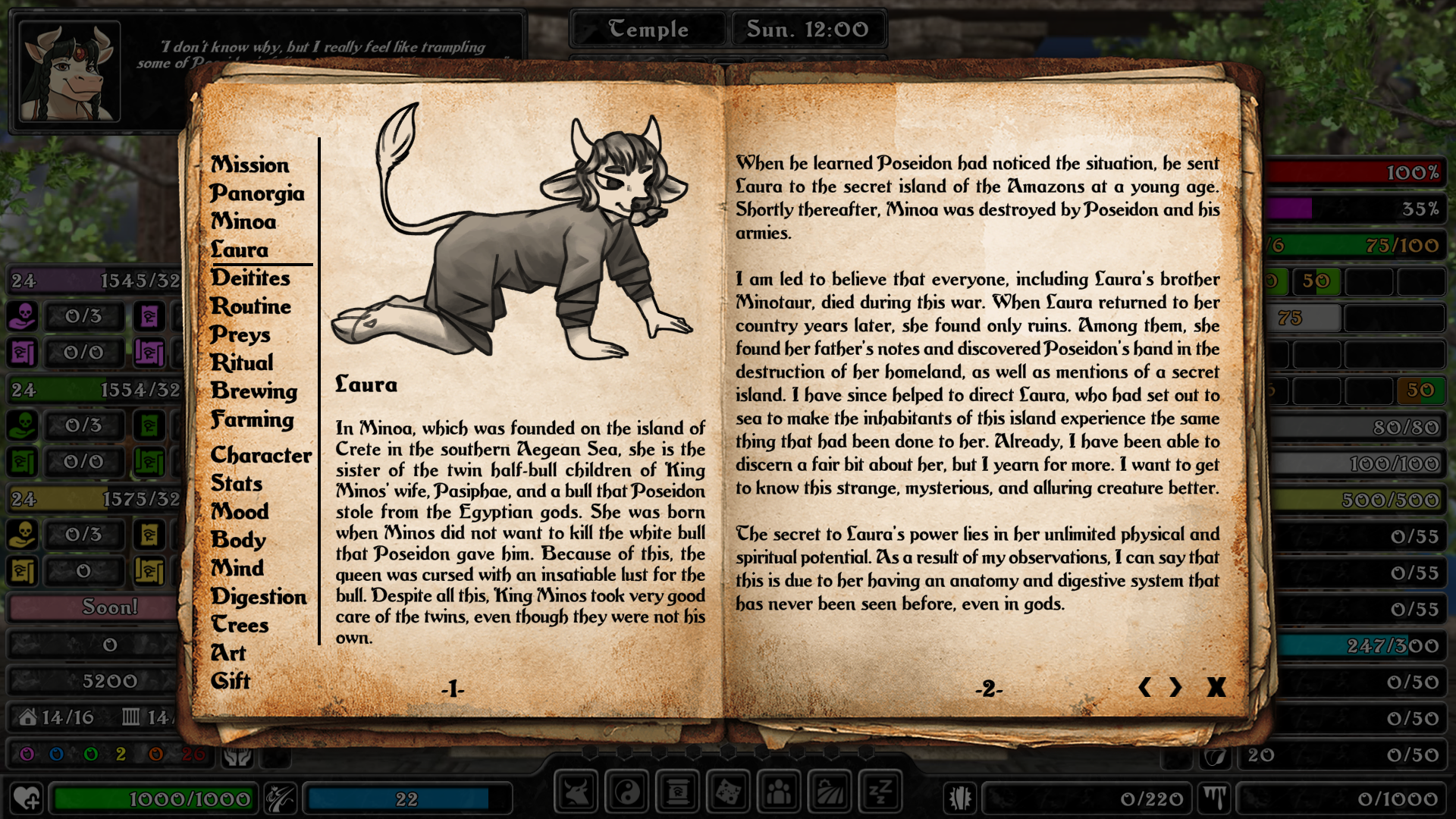
Task: Close the book with the X
Action: point(1216,687)
